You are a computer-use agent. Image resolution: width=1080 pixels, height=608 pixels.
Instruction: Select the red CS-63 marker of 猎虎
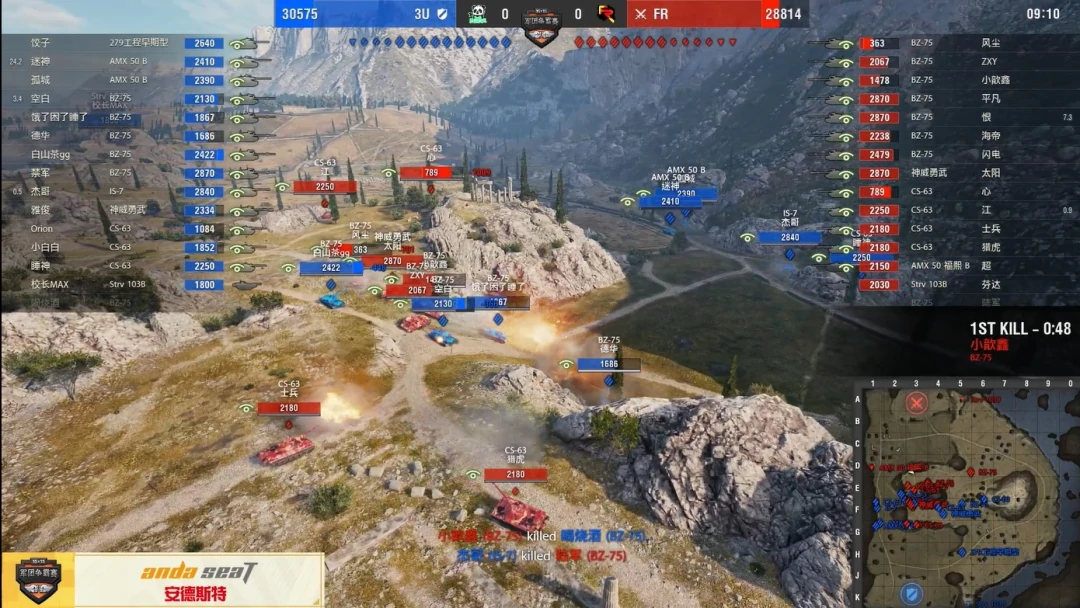coord(515,475)
